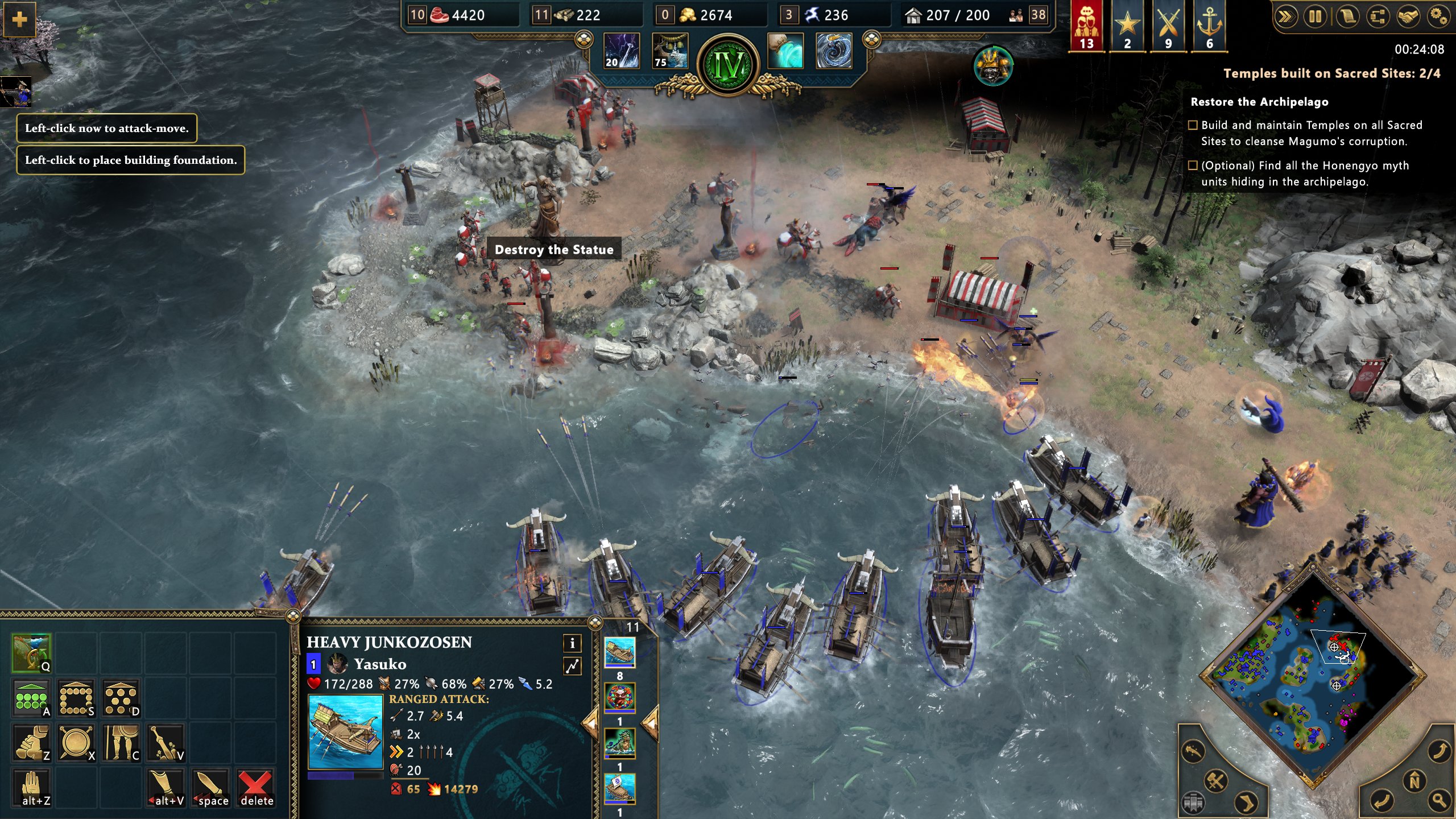Cast the blue vortex god power
The image size is (1456, 819).
click(x=834, y=51)
